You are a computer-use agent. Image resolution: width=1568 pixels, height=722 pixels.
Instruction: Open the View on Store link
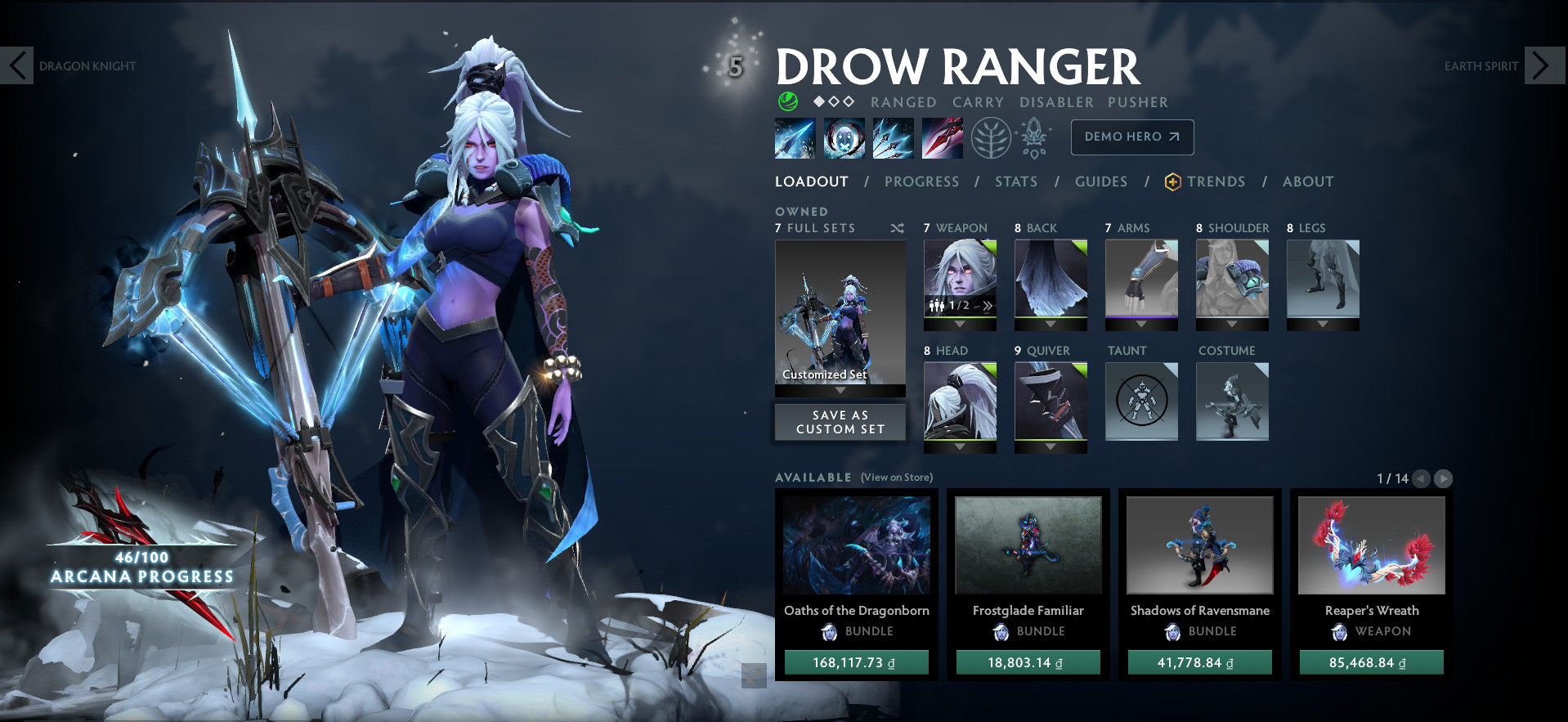[897, 477]
